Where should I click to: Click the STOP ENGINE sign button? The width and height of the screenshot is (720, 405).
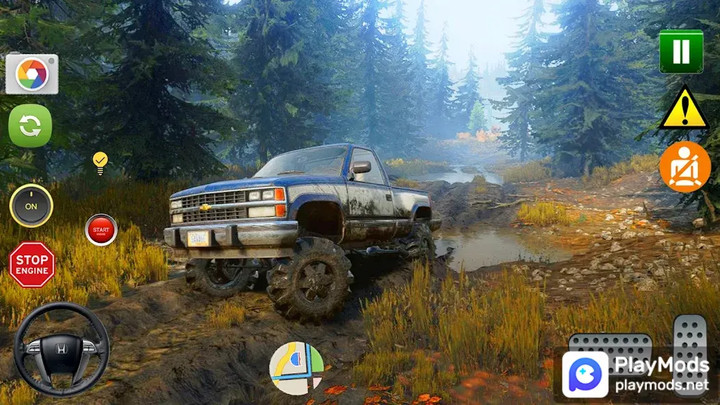[31, 264]
